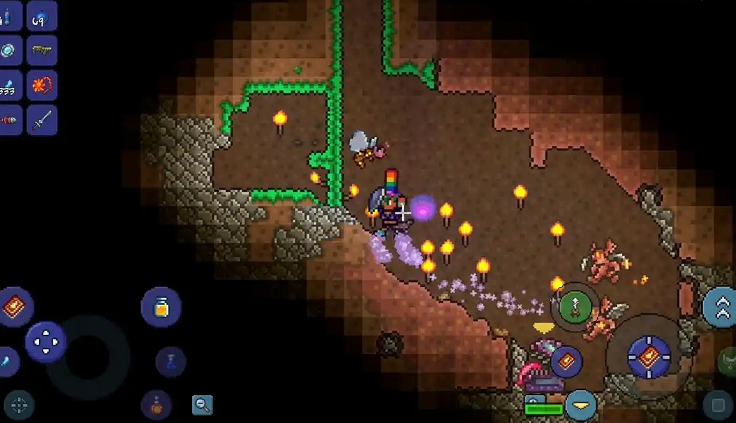Tap the double up-arrow jump button

coord(720,307)
